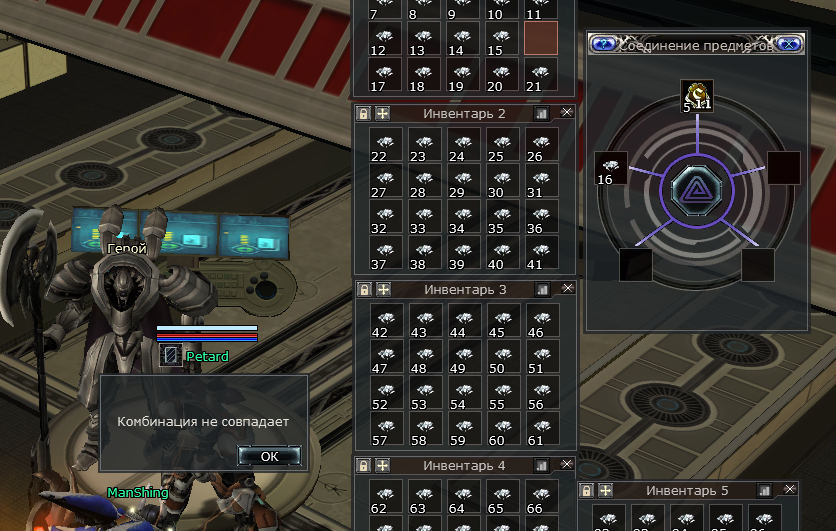Choose inventory item numbered 61

pyautogui.click(x=541, y=430)
